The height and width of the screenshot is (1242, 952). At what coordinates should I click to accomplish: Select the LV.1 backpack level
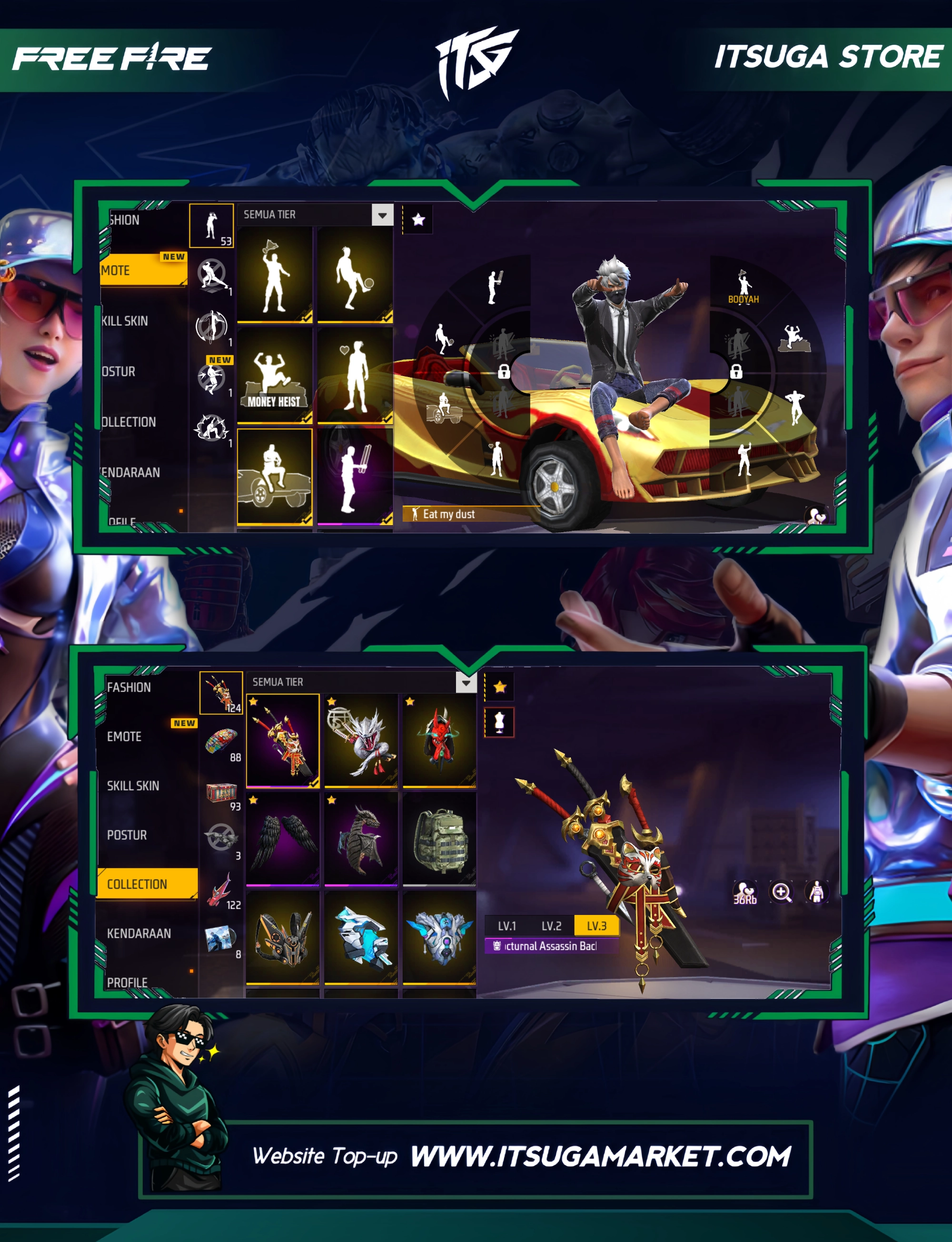tap(506, 926)
